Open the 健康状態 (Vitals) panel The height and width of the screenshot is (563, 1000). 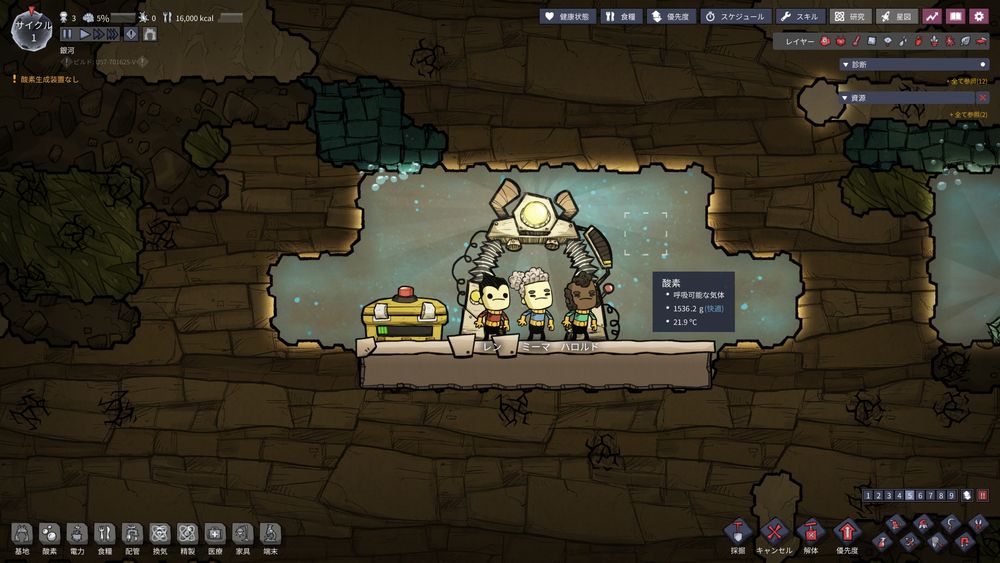tap(567, 17)
